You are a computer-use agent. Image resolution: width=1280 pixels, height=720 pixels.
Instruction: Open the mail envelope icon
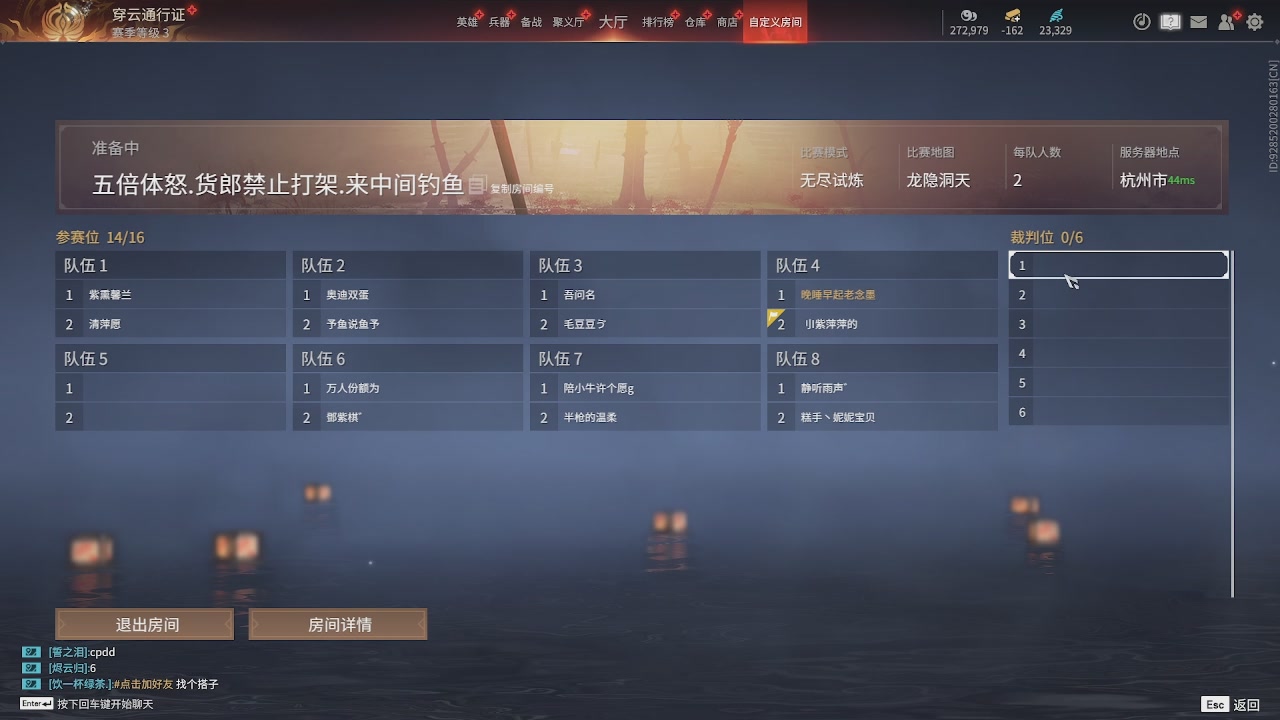(1198, 21)
